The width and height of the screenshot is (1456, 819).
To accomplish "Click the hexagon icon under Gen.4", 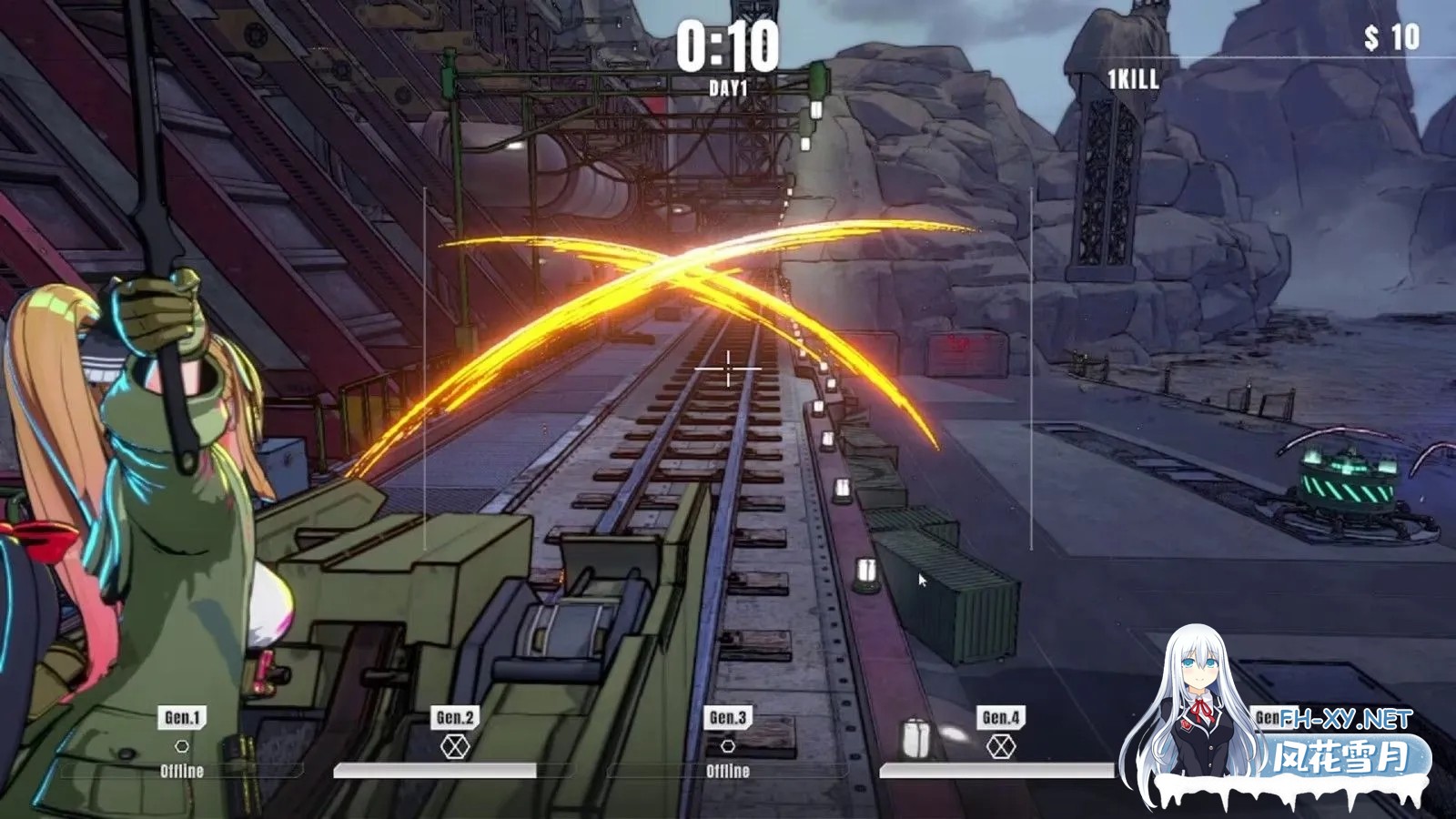I will (1000, 747).
